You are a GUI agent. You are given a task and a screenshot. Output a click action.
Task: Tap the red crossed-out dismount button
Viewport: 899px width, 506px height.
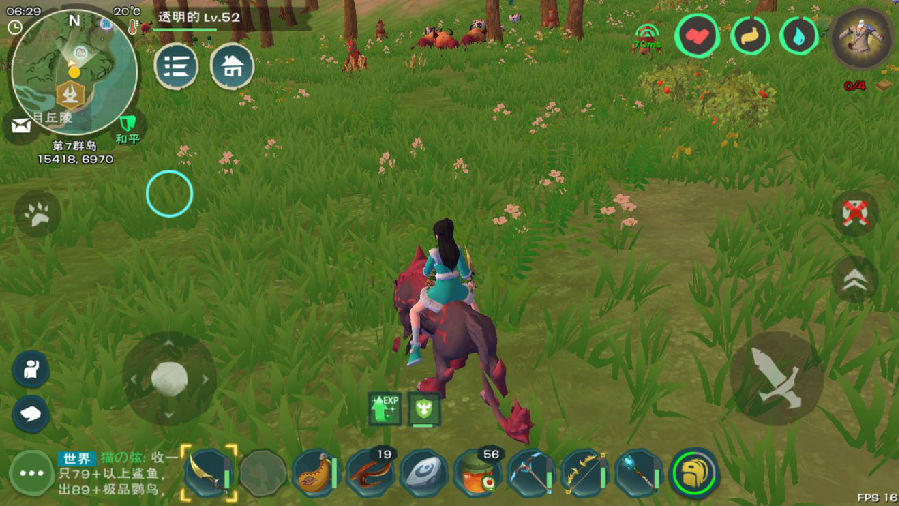click(854, 213)
